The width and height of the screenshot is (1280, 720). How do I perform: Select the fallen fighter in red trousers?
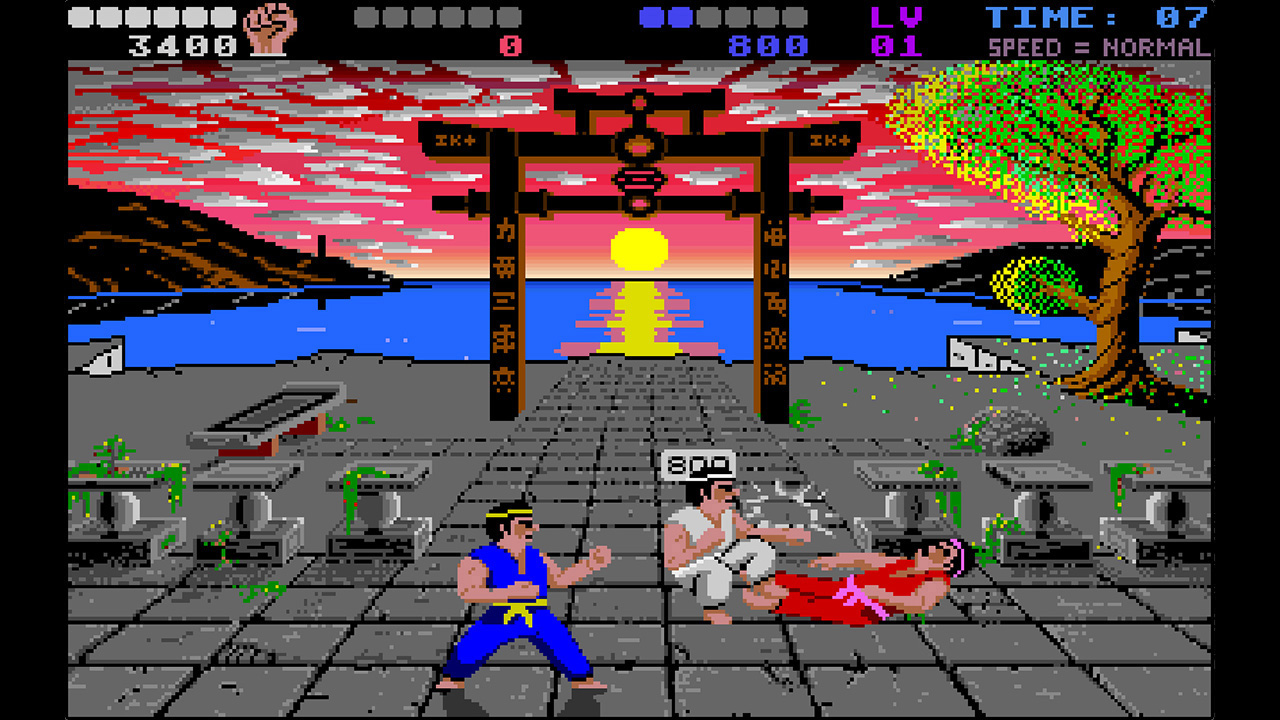855,585
